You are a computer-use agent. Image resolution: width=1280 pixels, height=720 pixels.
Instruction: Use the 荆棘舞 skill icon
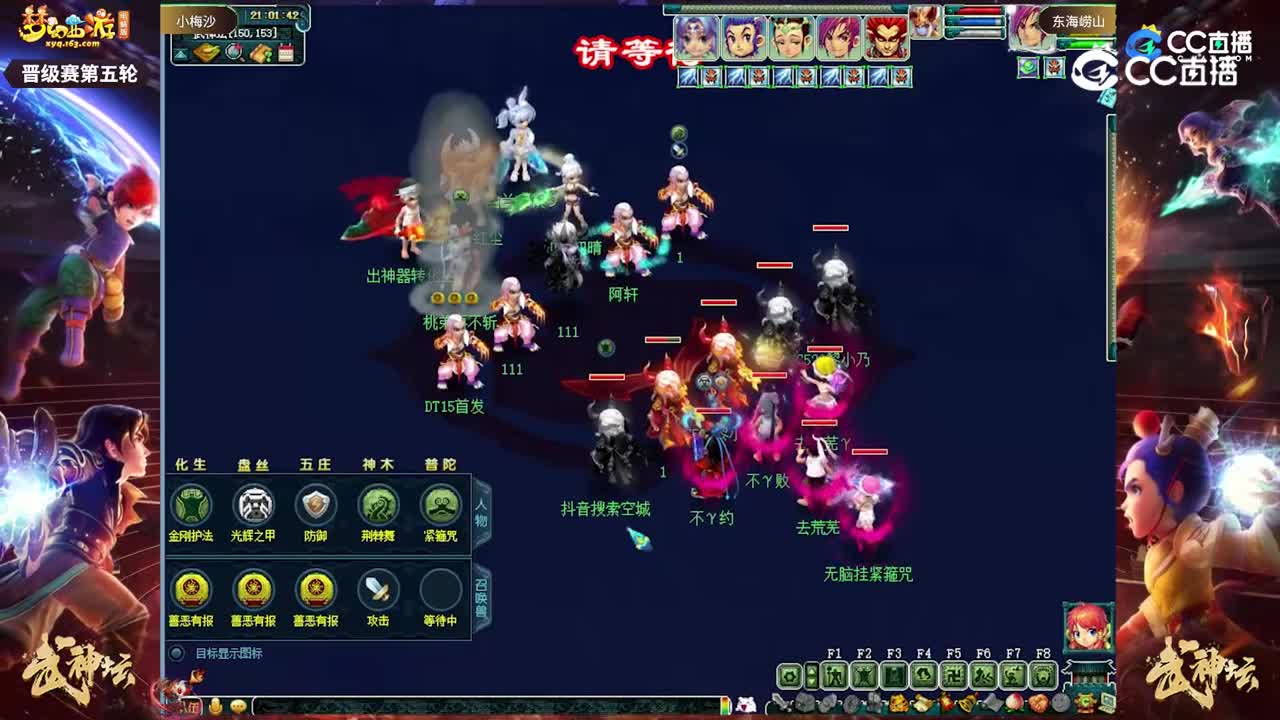click(x=377, y=507)
